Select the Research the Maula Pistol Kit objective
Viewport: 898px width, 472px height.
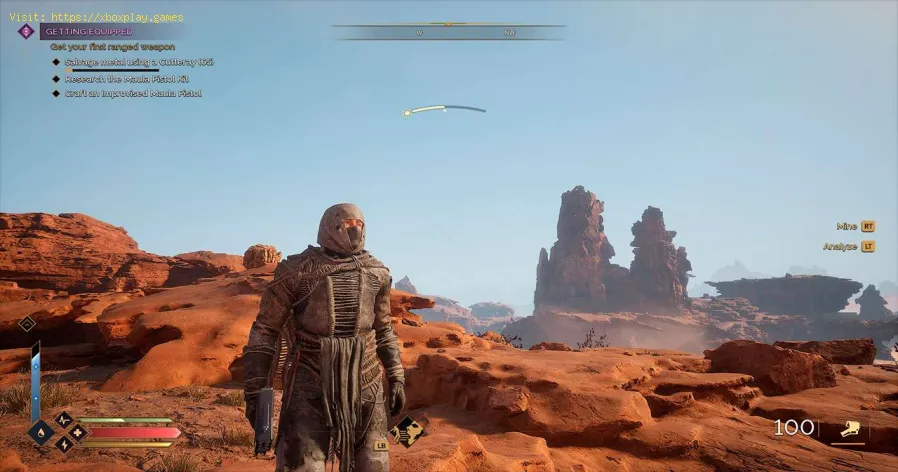coord(127,78)
